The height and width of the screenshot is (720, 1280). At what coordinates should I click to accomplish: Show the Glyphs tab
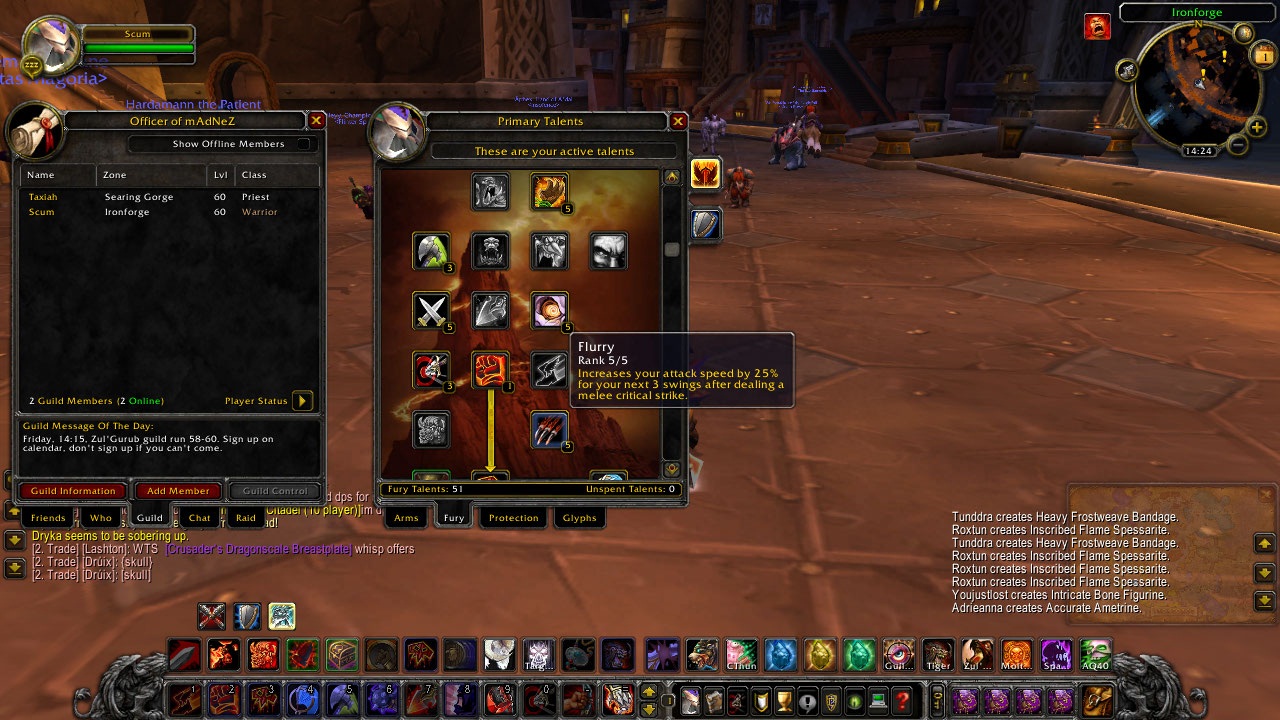click(580, 518)
